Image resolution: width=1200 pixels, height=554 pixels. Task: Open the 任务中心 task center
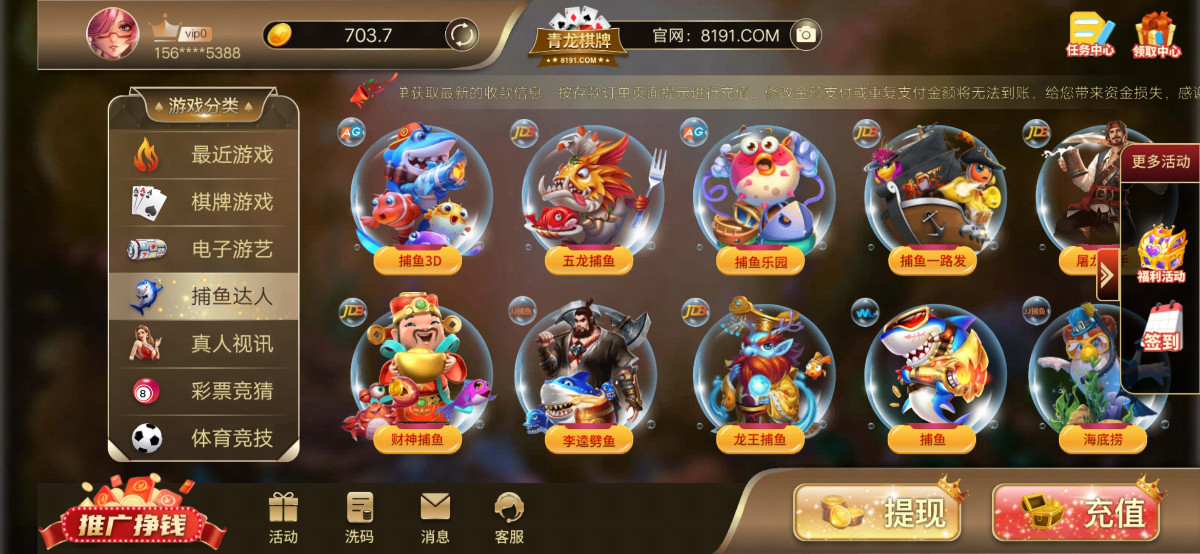tap(1090, 35)
